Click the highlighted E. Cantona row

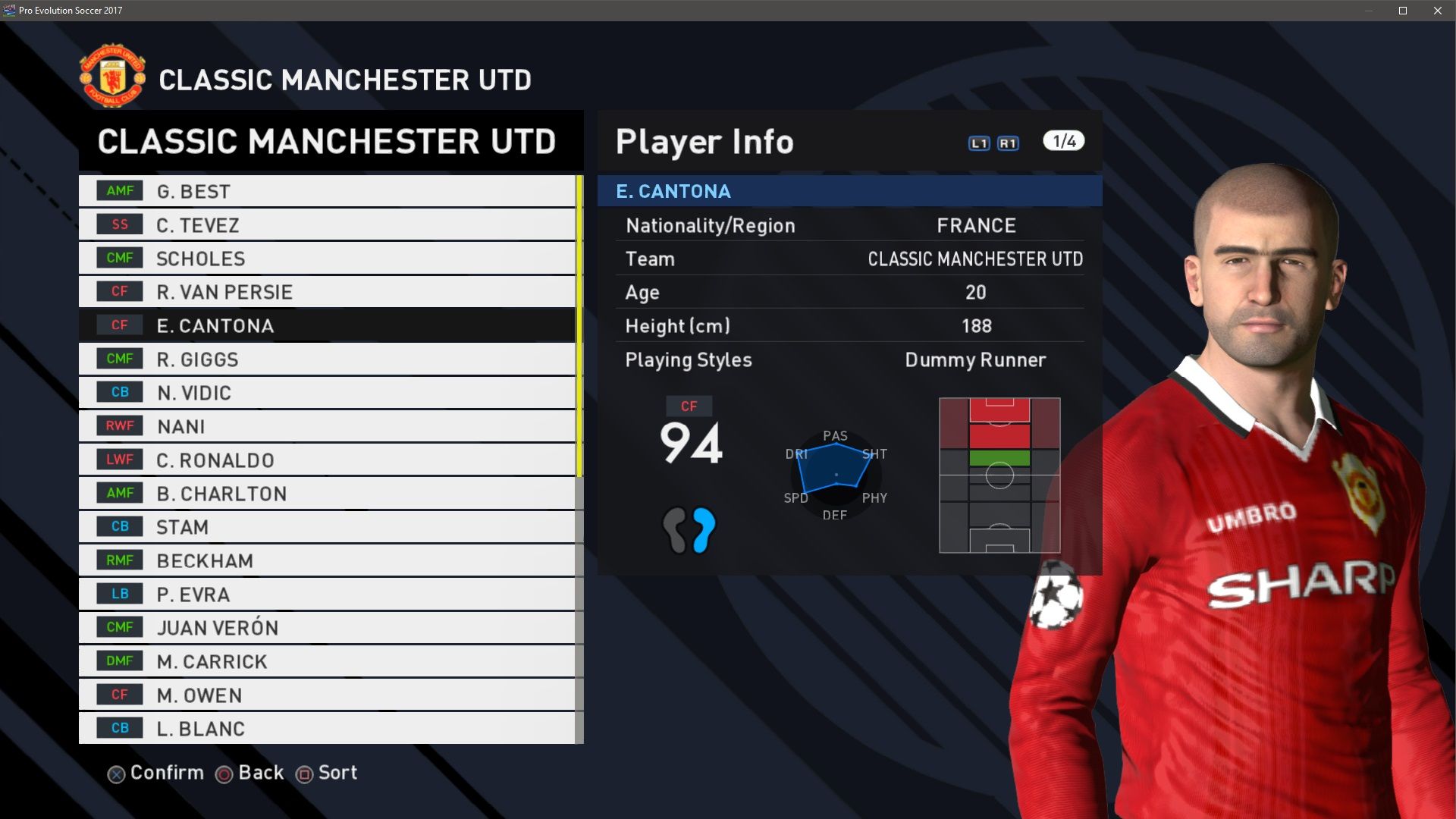point(326,325)
